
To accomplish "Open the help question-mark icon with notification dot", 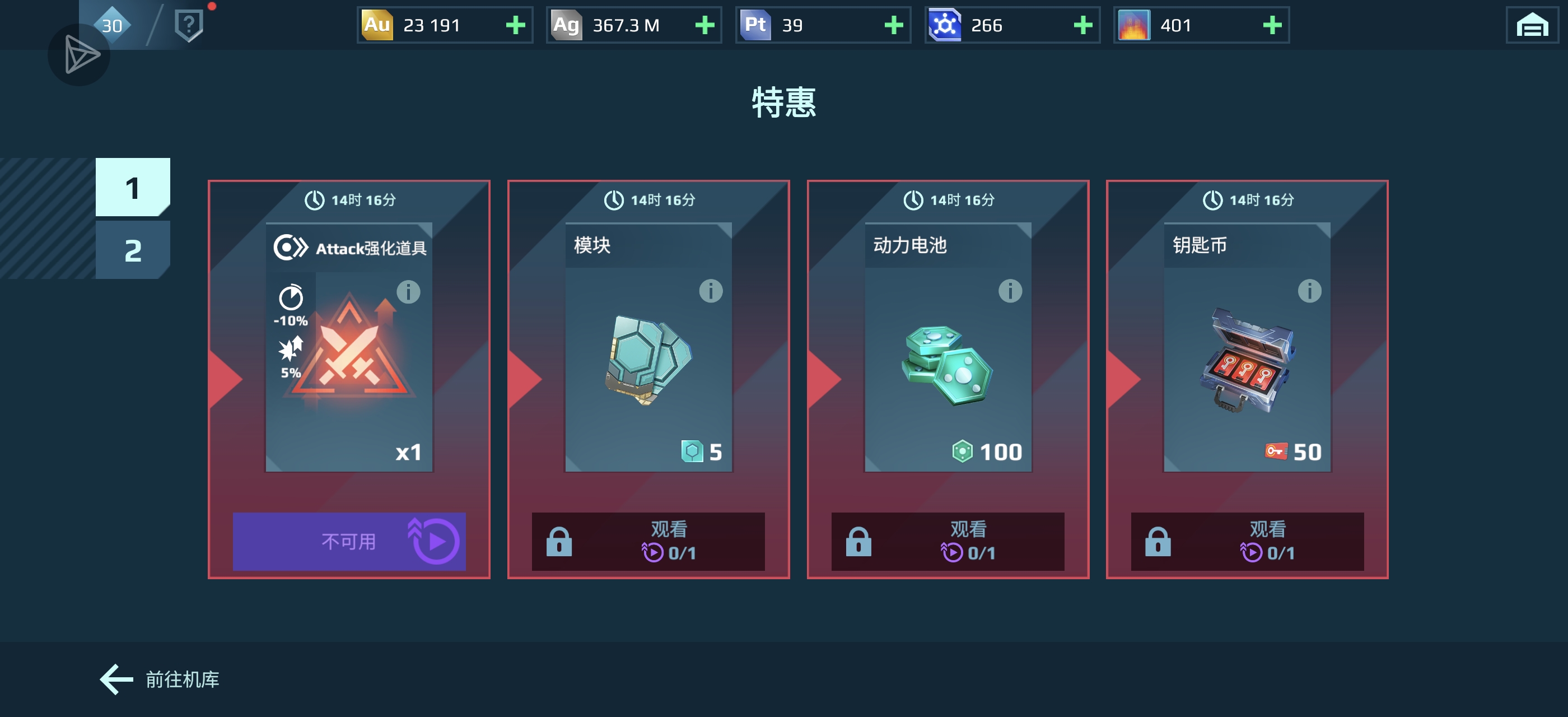I will 189,23.
